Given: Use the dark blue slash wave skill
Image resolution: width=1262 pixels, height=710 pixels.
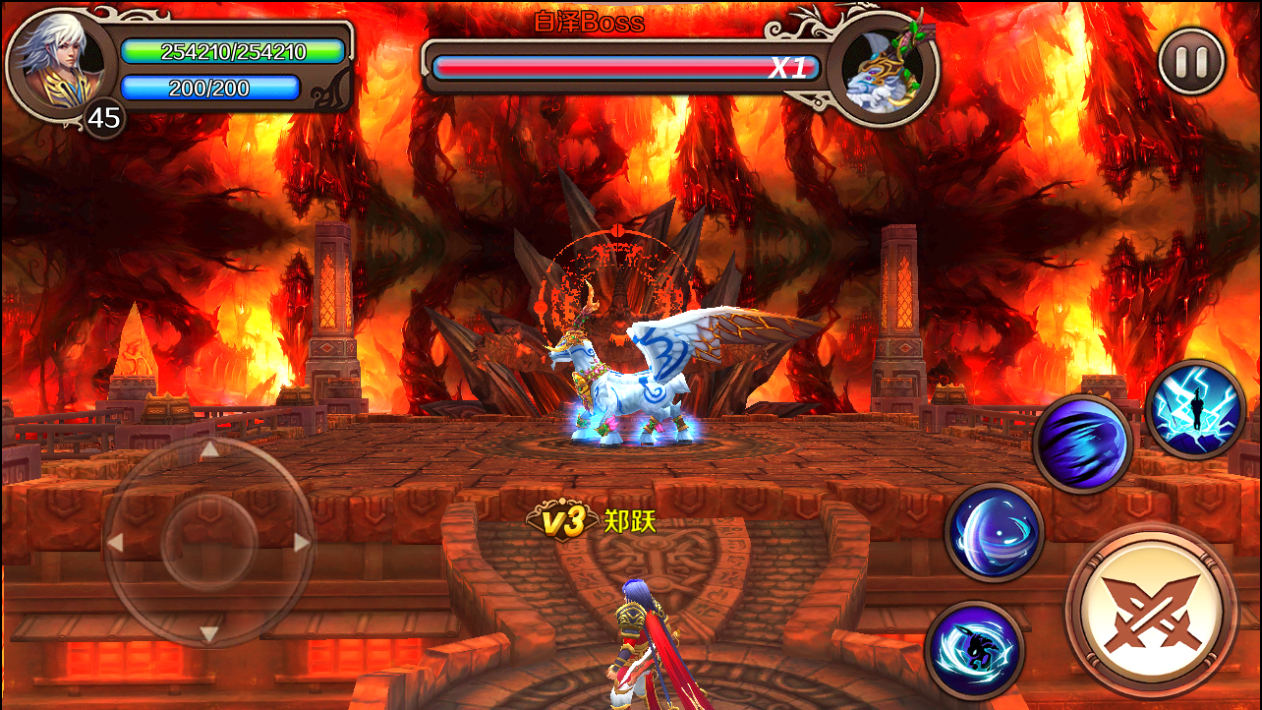Looking at the screenshot, I should pos(1082,444).
